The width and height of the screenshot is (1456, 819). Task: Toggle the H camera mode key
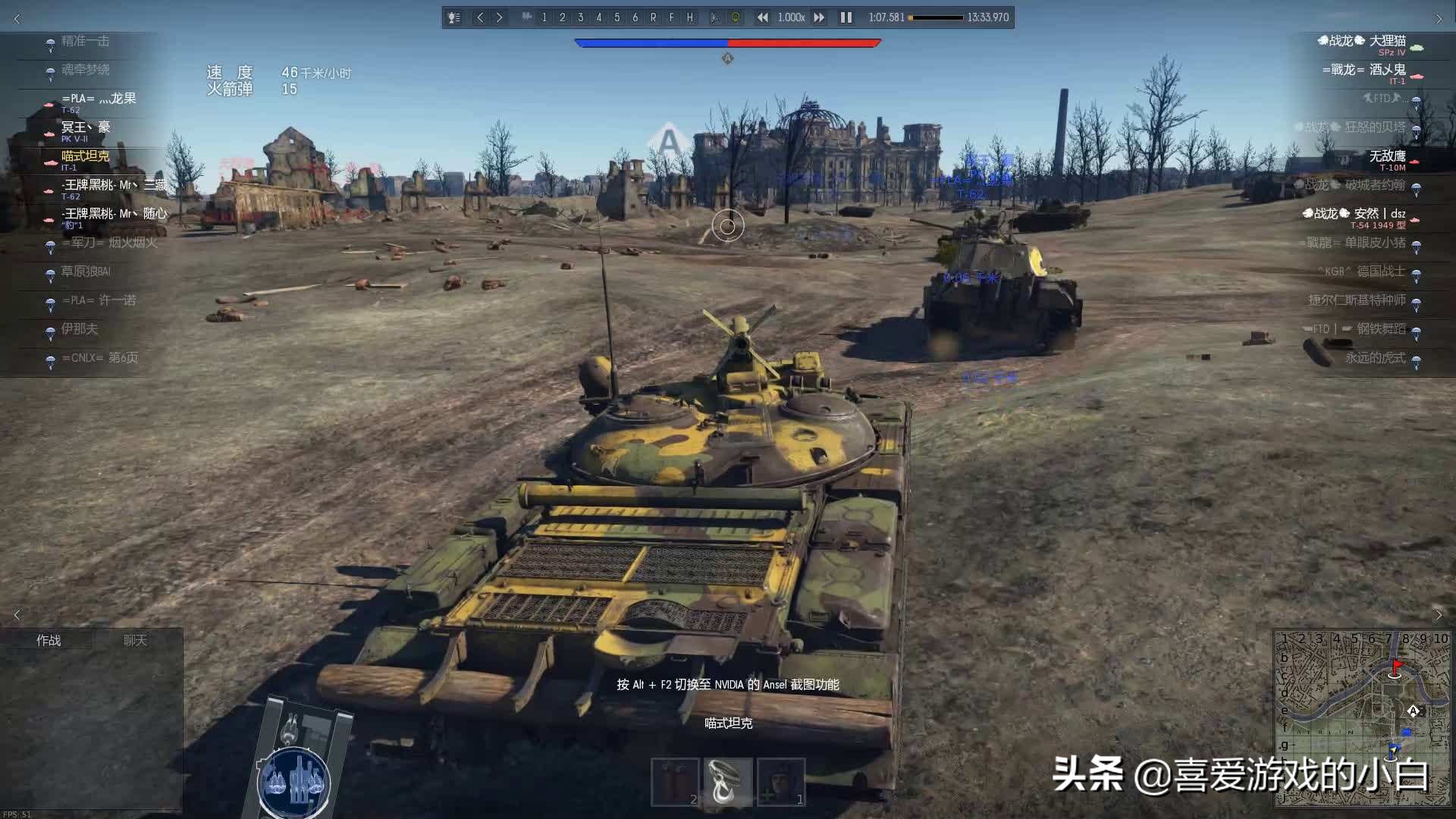pyautogui.click(x=690, y=17)
